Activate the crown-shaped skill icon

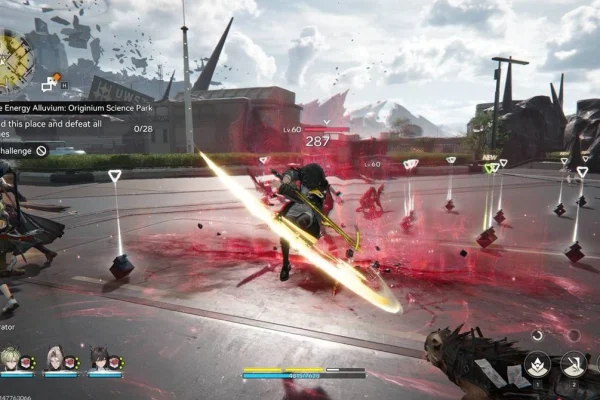pos(536,364)
